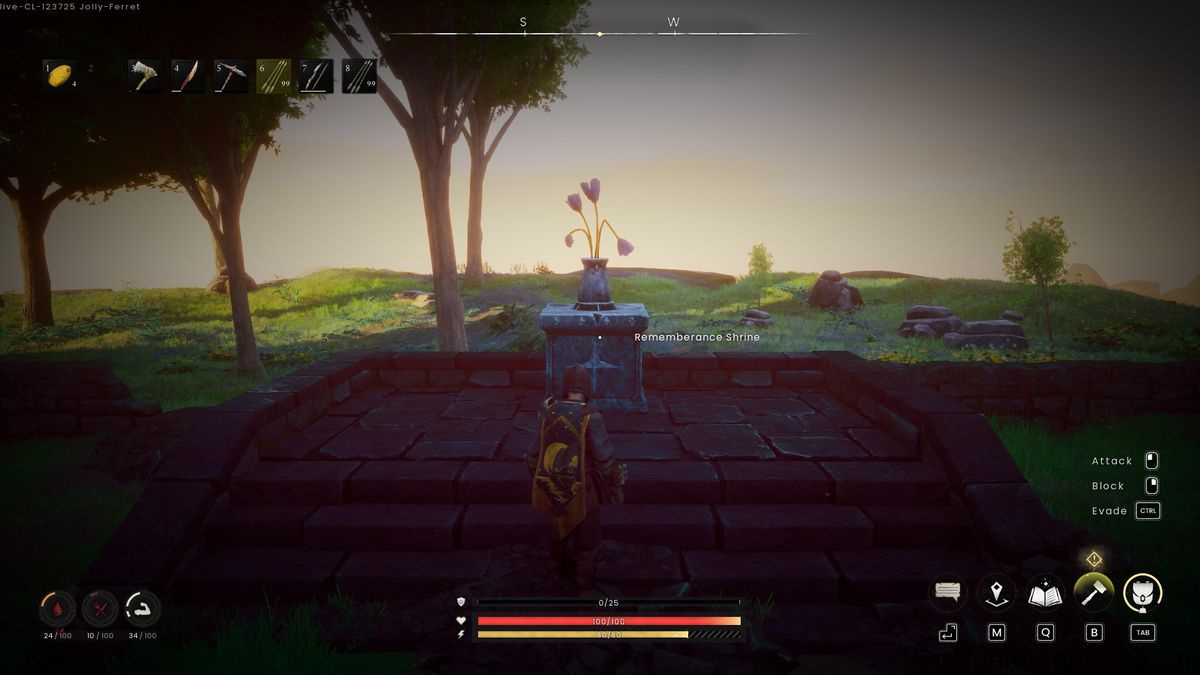The image size is (1200, 675).
Task: Select the knife blade in hotbar slot 4
Action: [x=188, y=76]
